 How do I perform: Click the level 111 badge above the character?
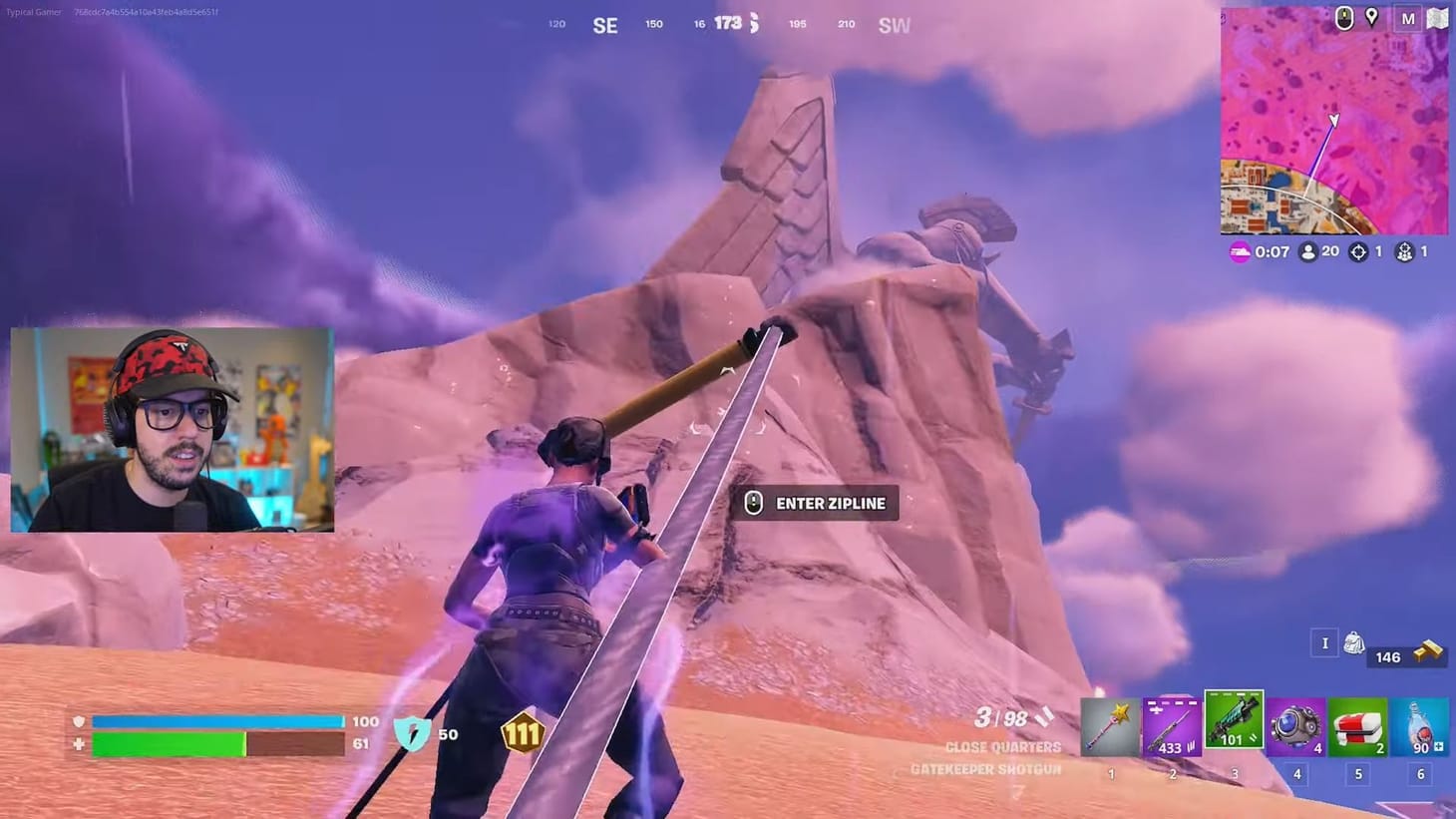(x=522, y=735)
